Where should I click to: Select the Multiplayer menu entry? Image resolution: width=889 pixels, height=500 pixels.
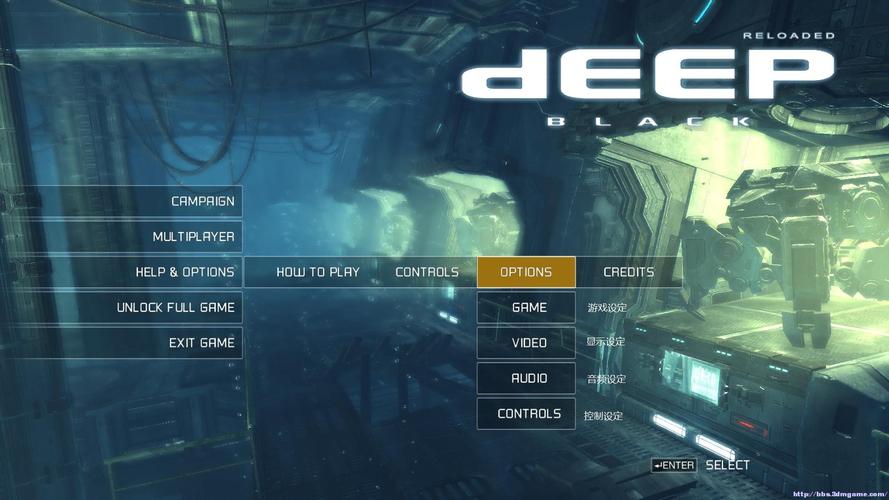193,237
